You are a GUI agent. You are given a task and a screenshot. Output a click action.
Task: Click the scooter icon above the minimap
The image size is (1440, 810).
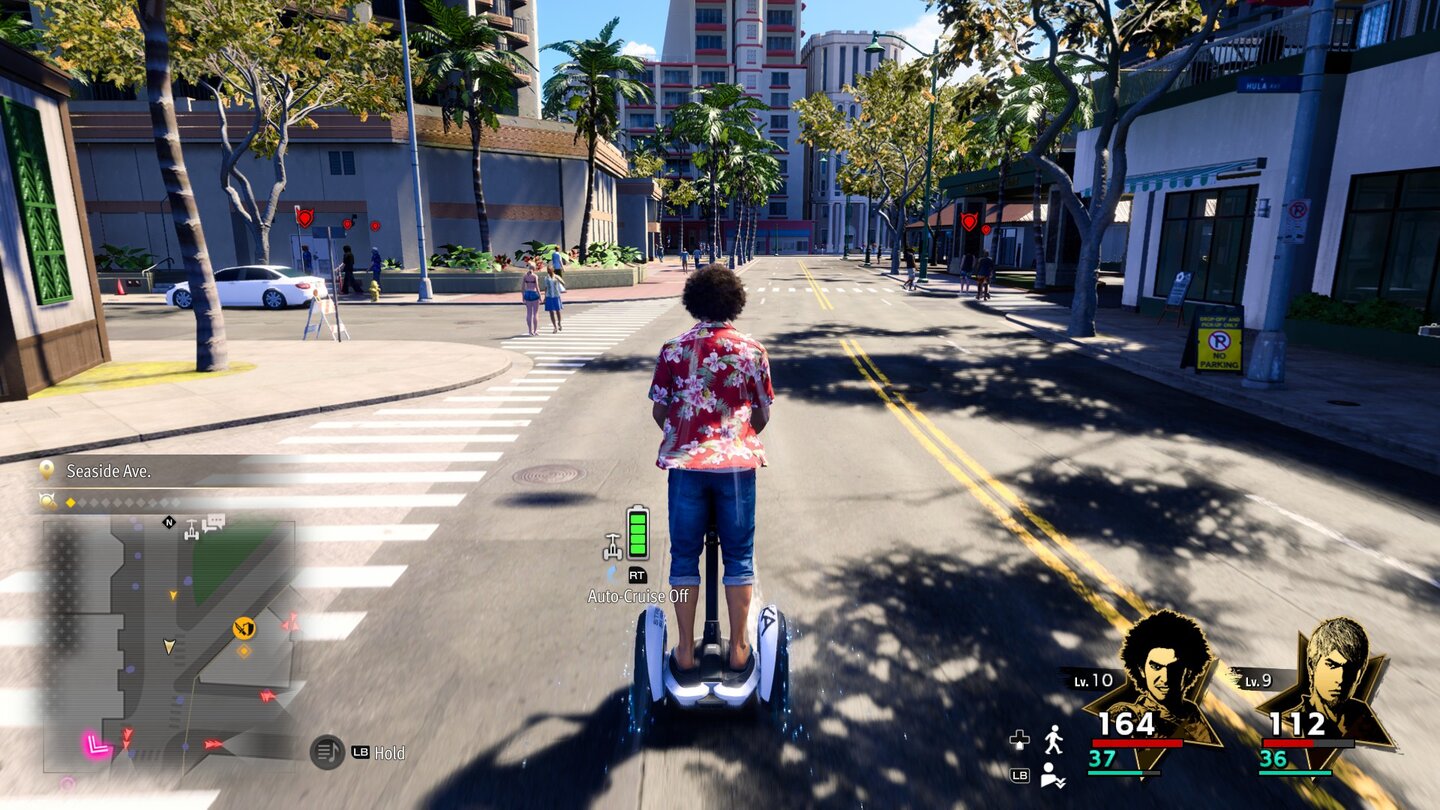tap(191, 529)
